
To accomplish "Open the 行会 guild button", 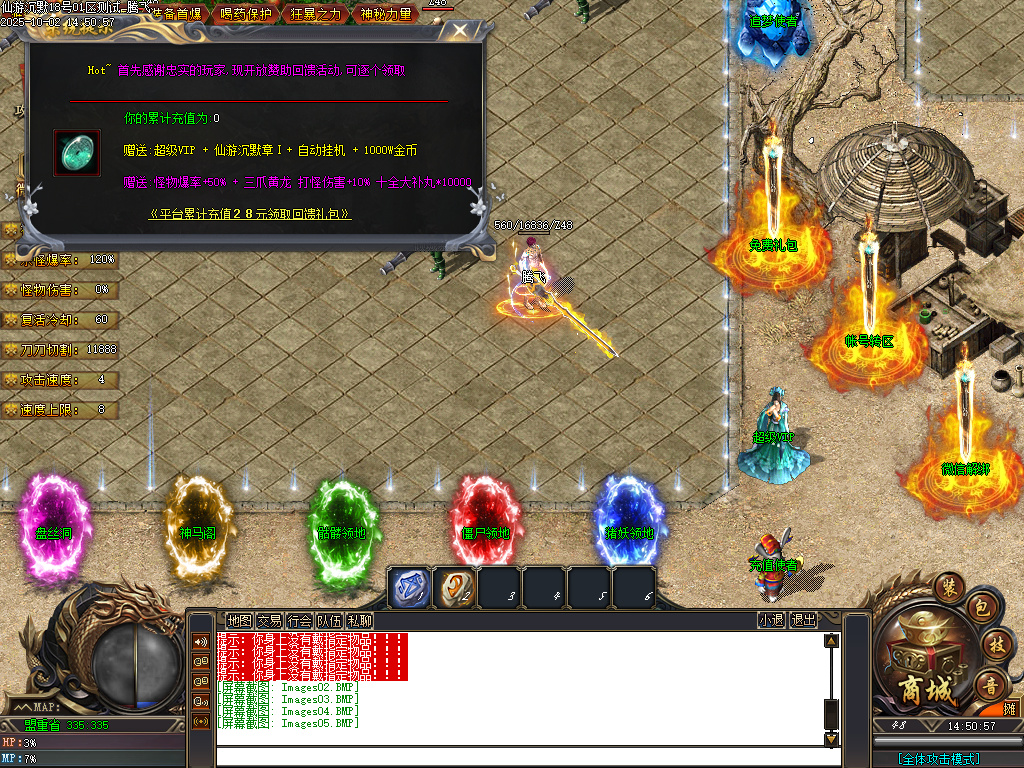I will 299,620.
